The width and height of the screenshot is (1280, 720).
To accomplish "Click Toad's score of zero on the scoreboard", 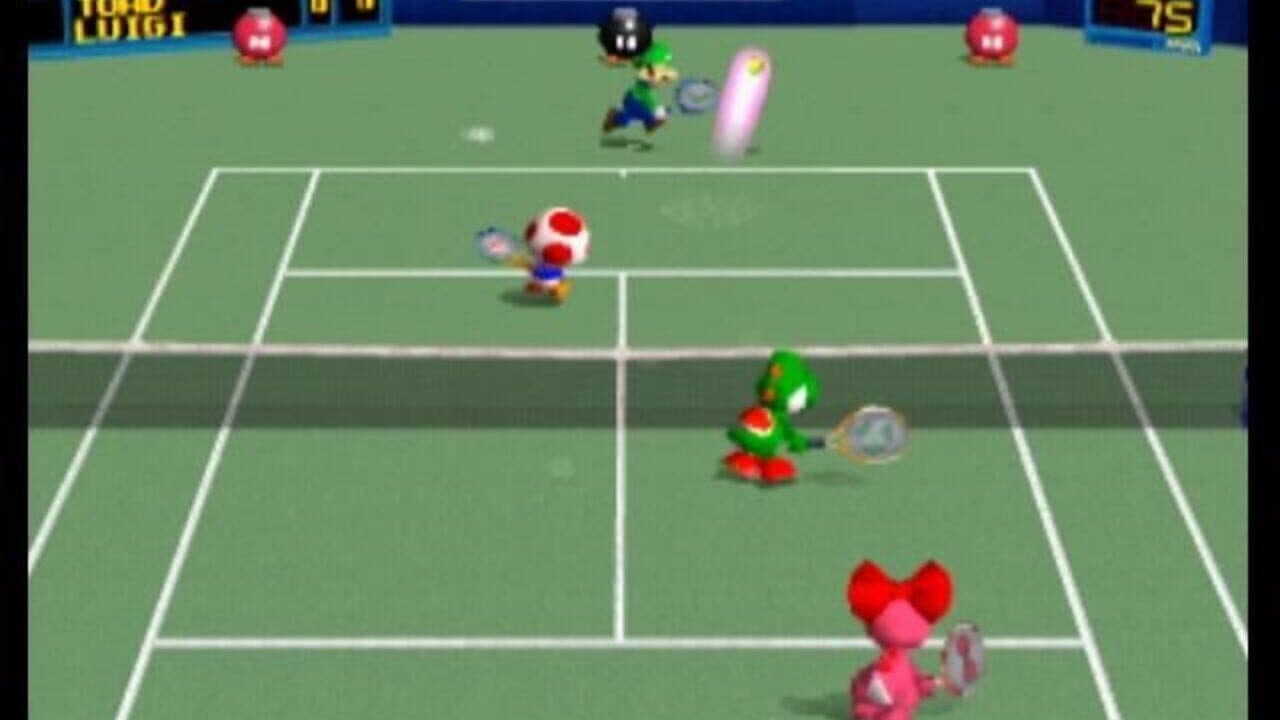I will (318, 8).
